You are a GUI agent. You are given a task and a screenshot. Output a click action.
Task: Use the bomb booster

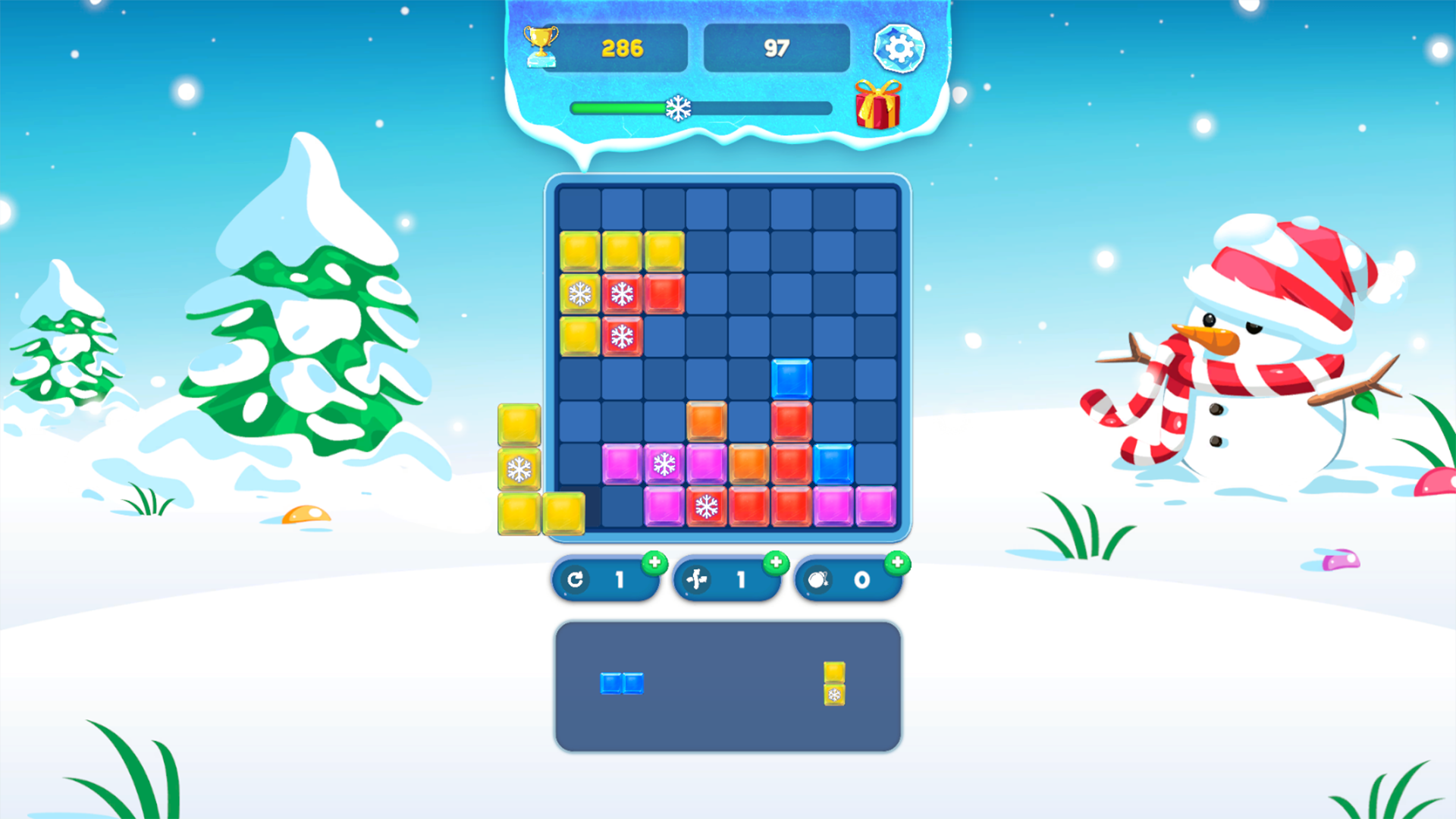(x=848, y=579)
